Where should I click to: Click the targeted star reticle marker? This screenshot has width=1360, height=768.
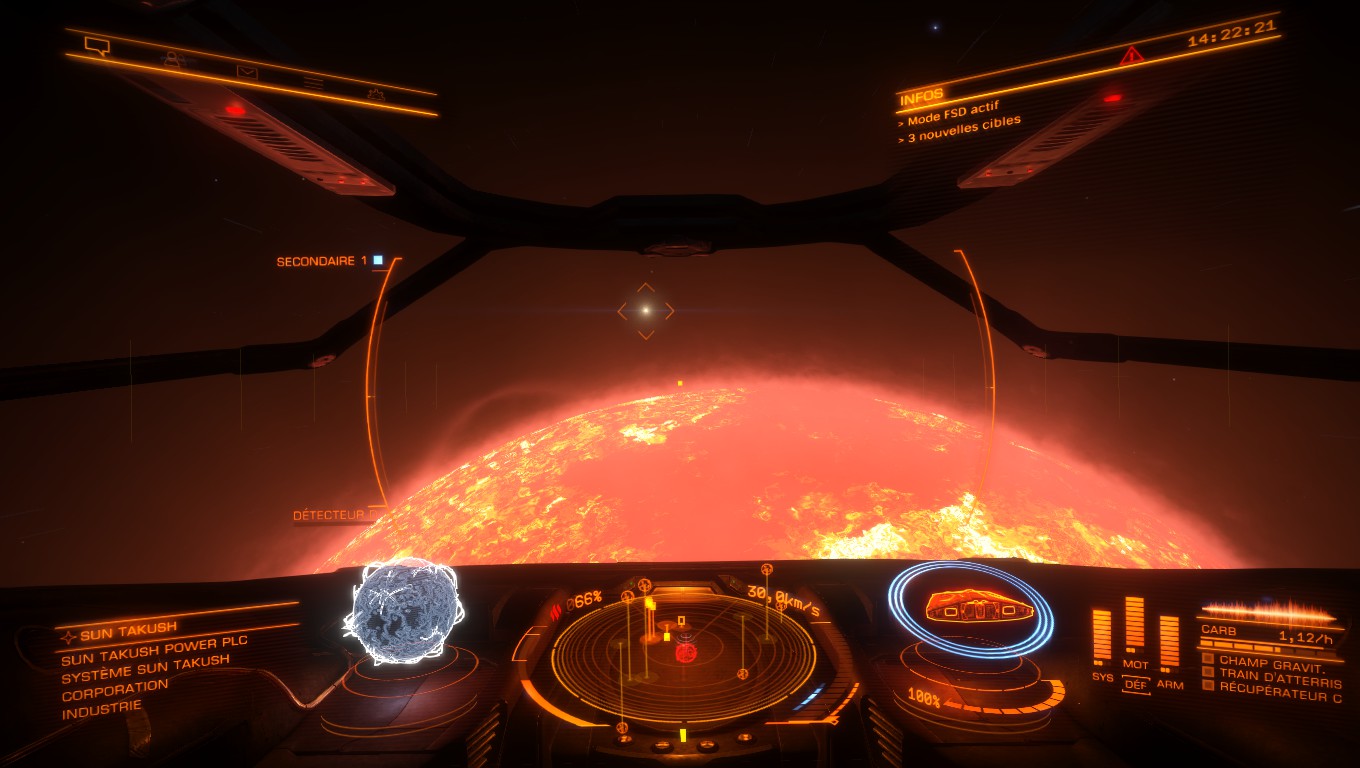tap(646, 311)
